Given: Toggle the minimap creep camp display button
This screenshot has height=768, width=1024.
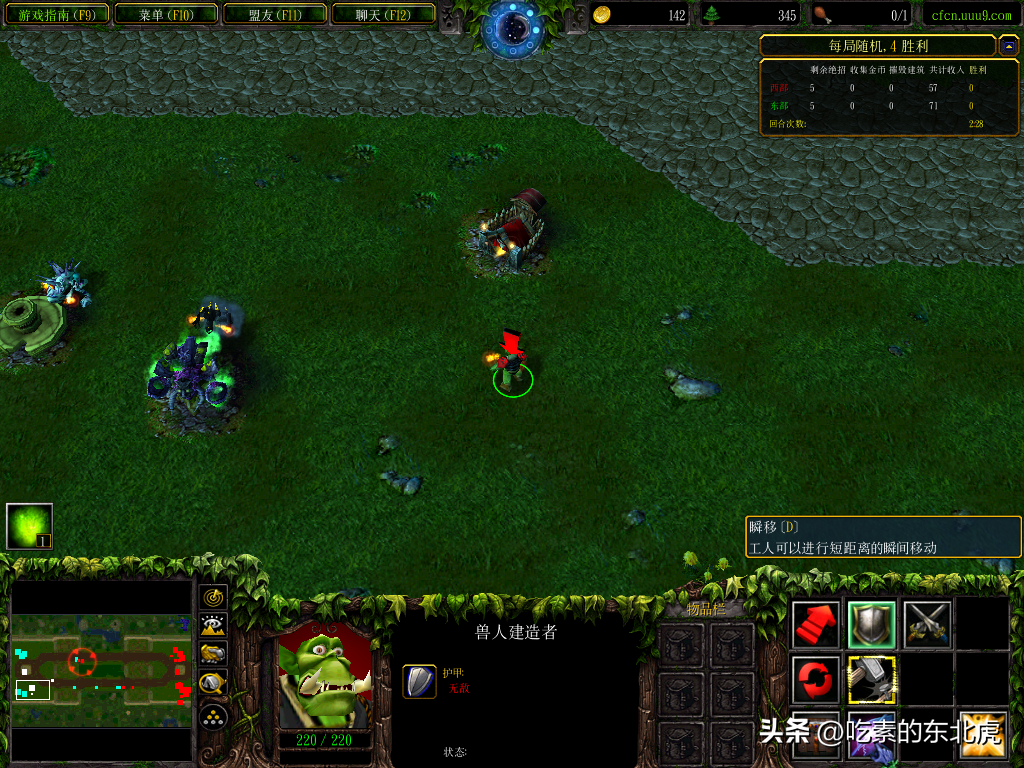Looking at the screenshot, I should pos(213,684).
